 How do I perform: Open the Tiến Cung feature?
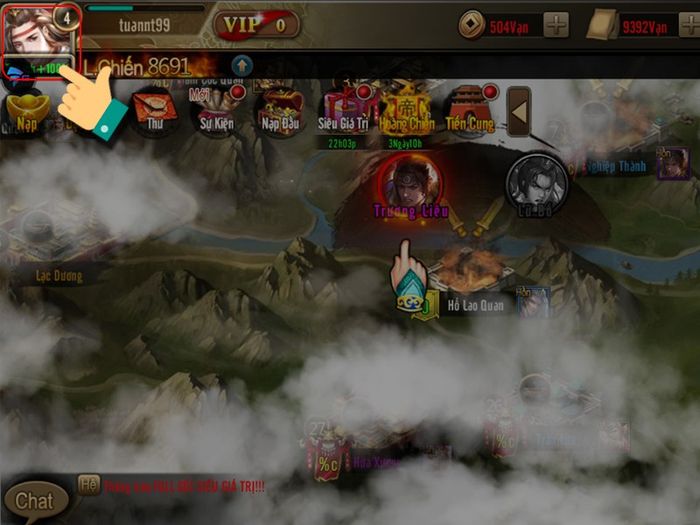point(470,110)
